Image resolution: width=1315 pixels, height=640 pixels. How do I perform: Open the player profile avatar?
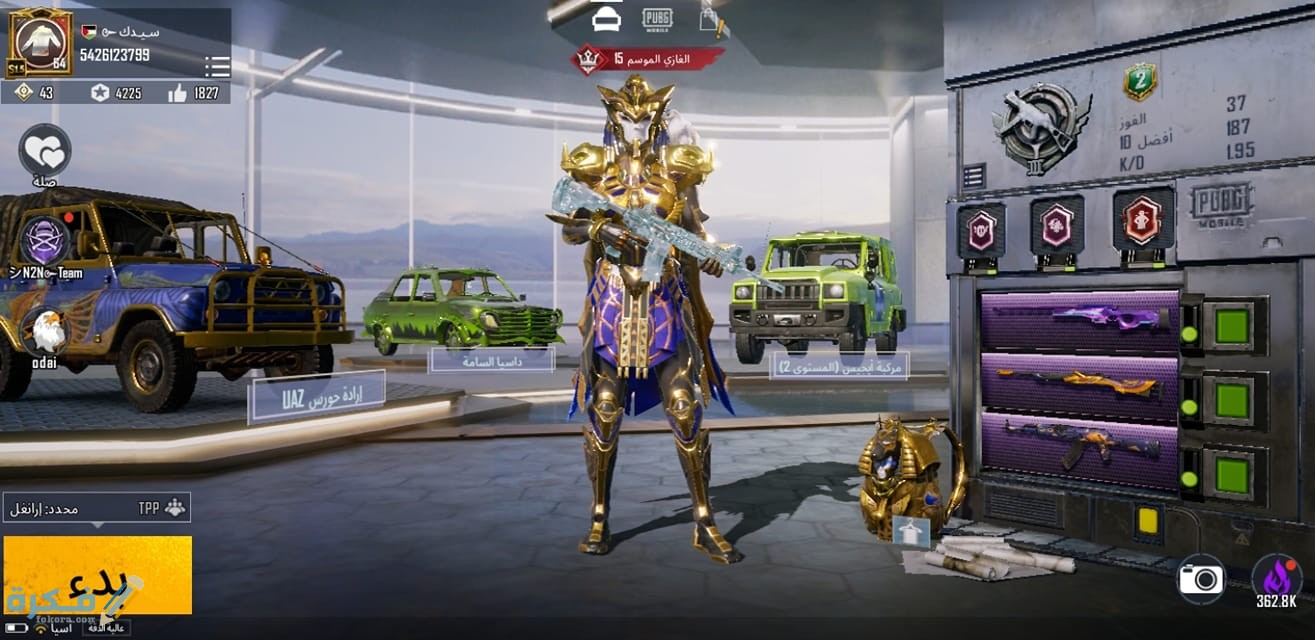pos(41,42)
